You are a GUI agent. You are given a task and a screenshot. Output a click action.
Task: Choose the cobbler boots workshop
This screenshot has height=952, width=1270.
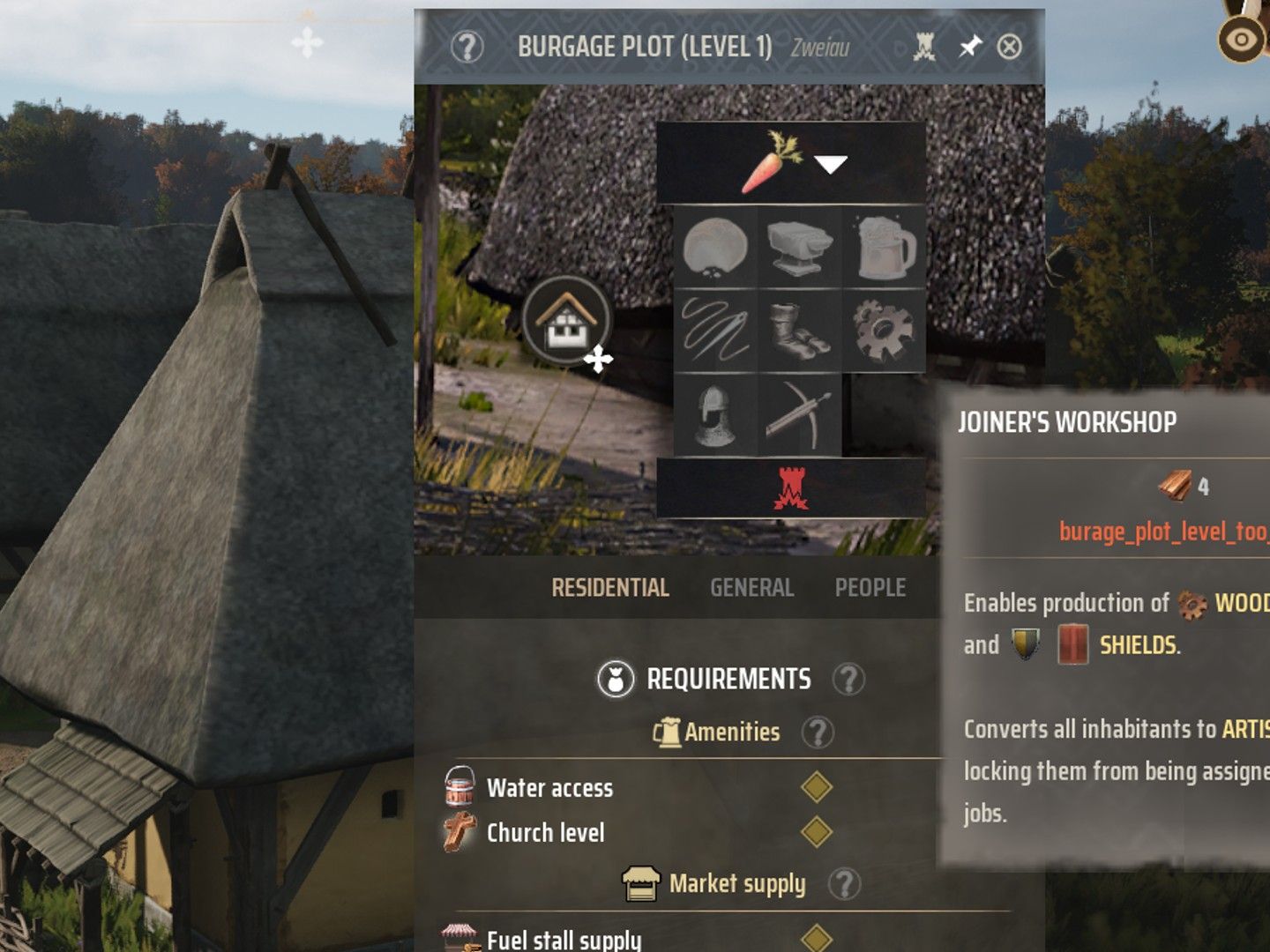pyautogui.click(x=799, y=331)
